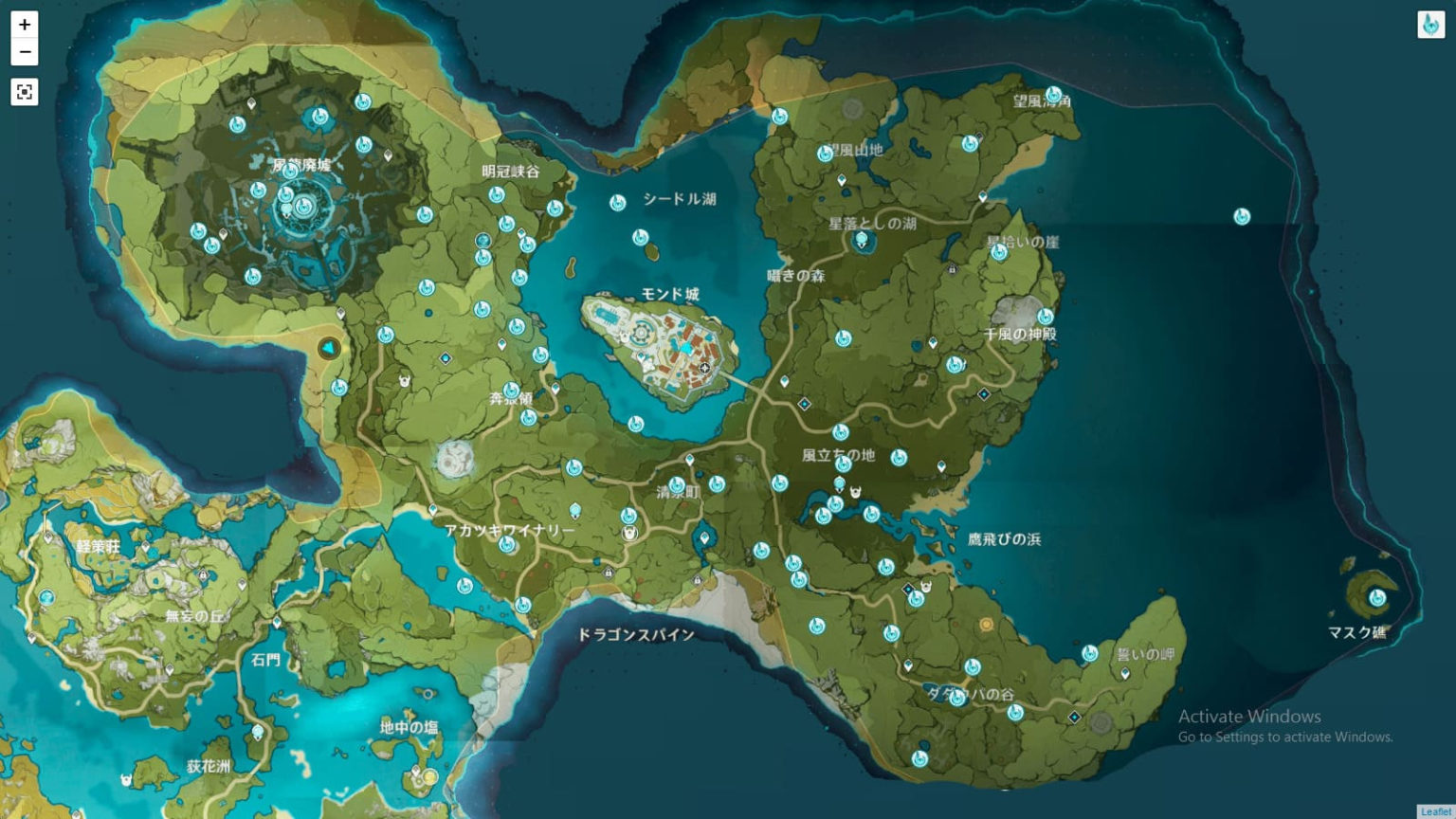
Task: Click the diamond shrine marker near 風立ちの地
Action: [803, 402]
